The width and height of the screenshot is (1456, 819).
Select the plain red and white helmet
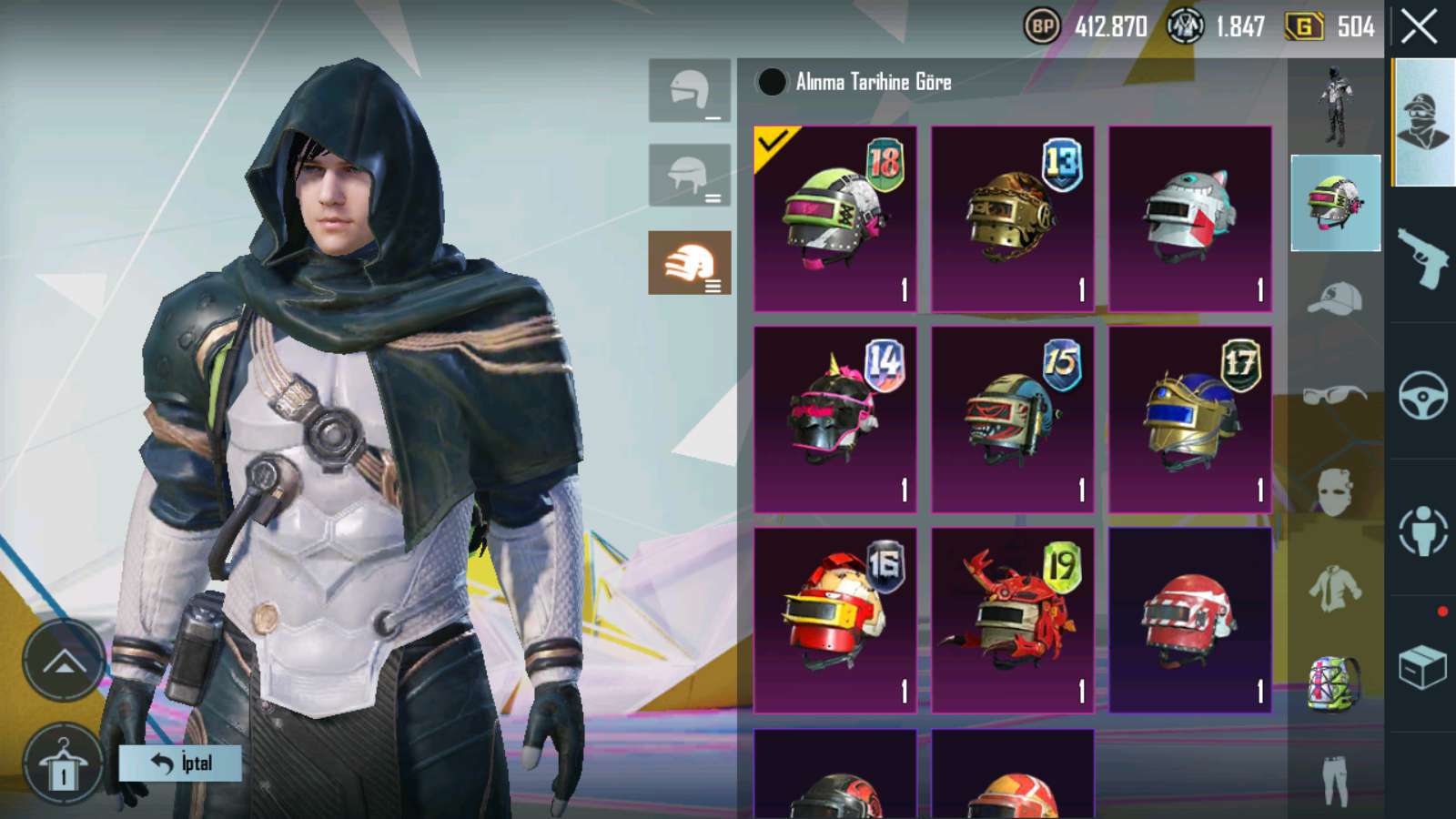click(x=1189, y=620)
